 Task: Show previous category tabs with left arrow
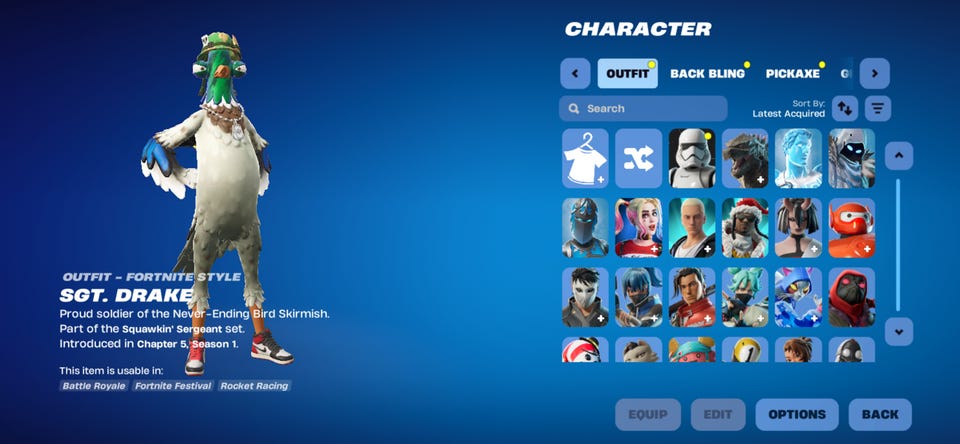point(575,73)
